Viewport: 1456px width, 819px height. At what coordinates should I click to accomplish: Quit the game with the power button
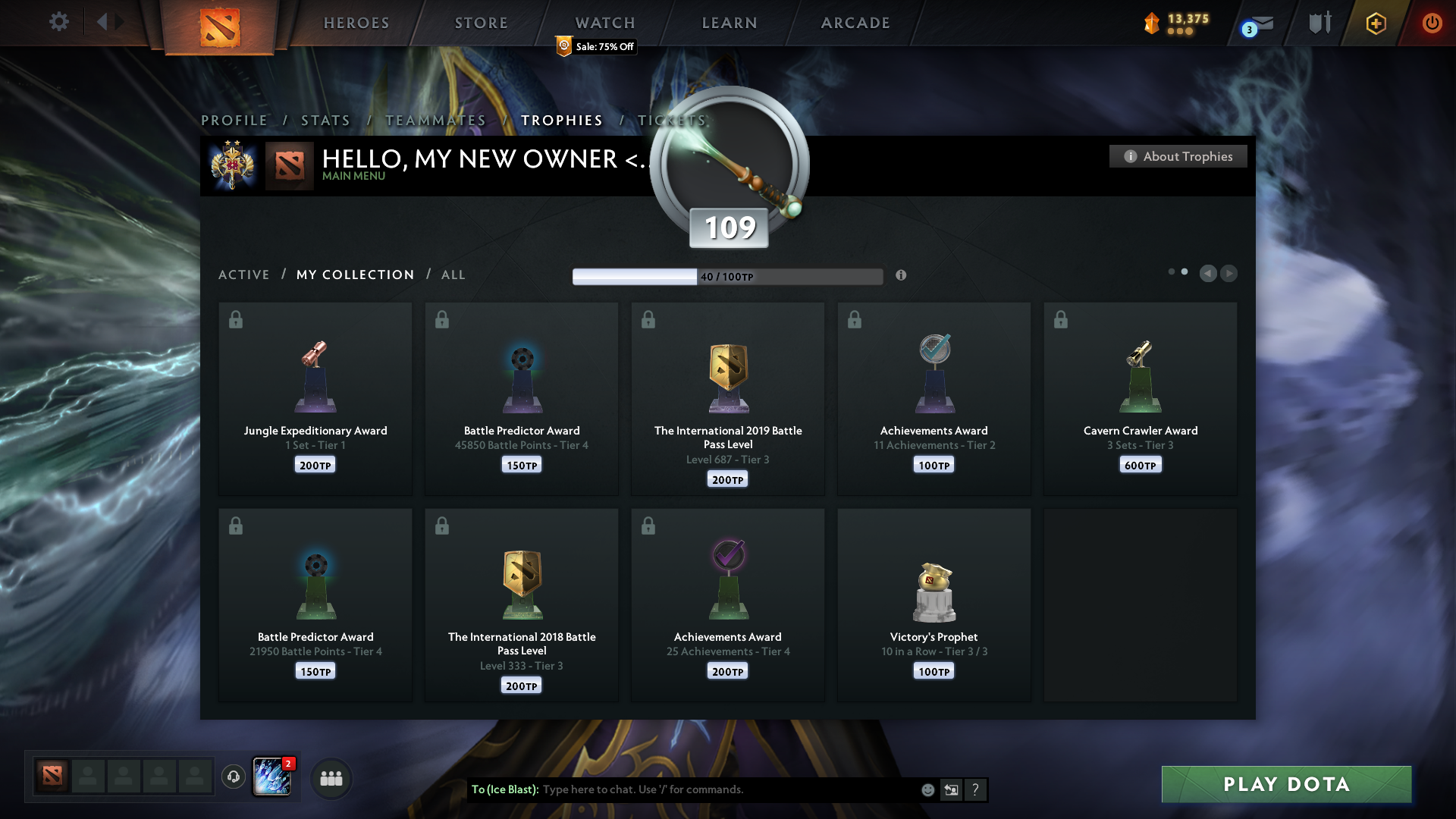[x=1432, y=23]
